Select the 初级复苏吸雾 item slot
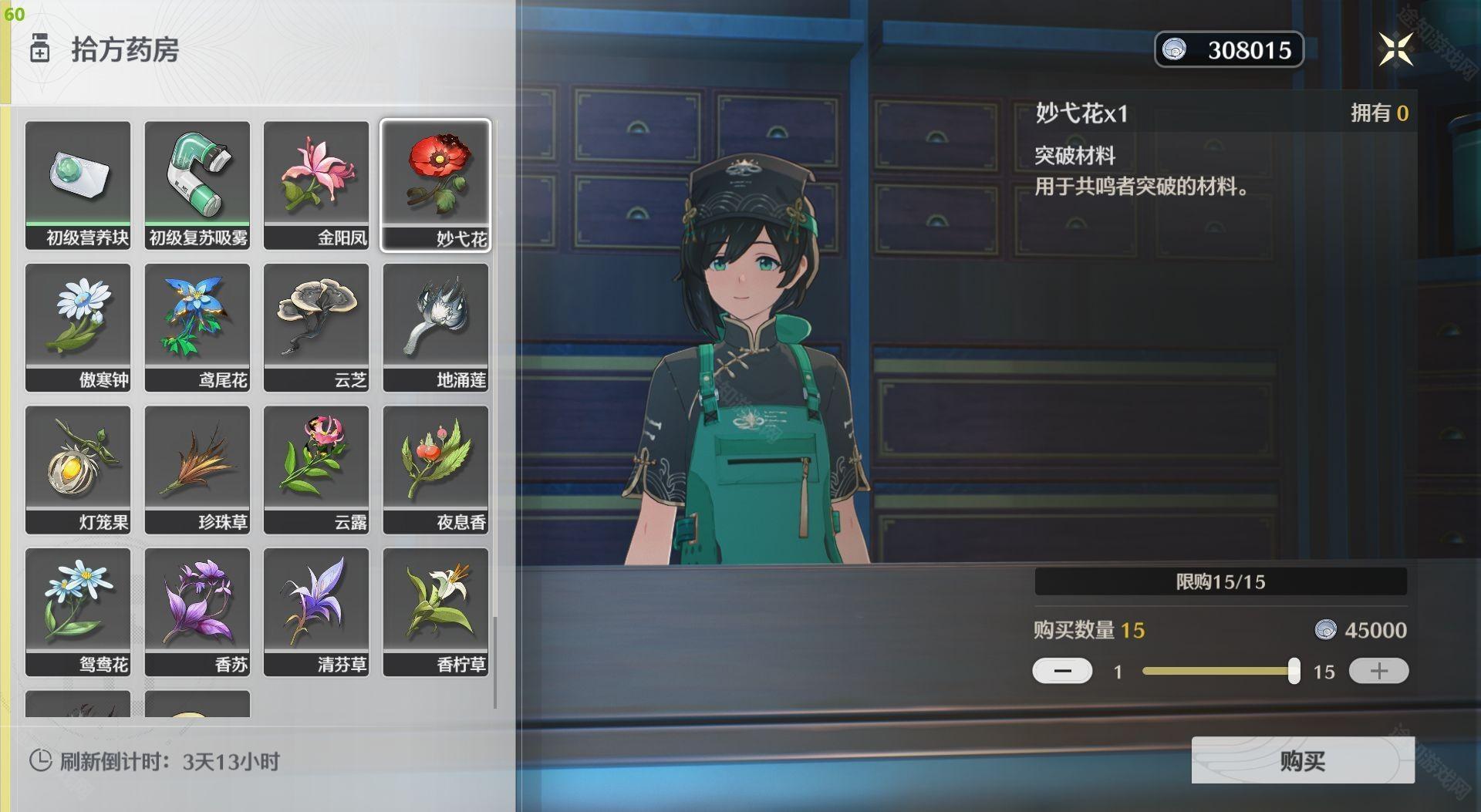This screenshot has height=812, width=1481. [197, 184]
